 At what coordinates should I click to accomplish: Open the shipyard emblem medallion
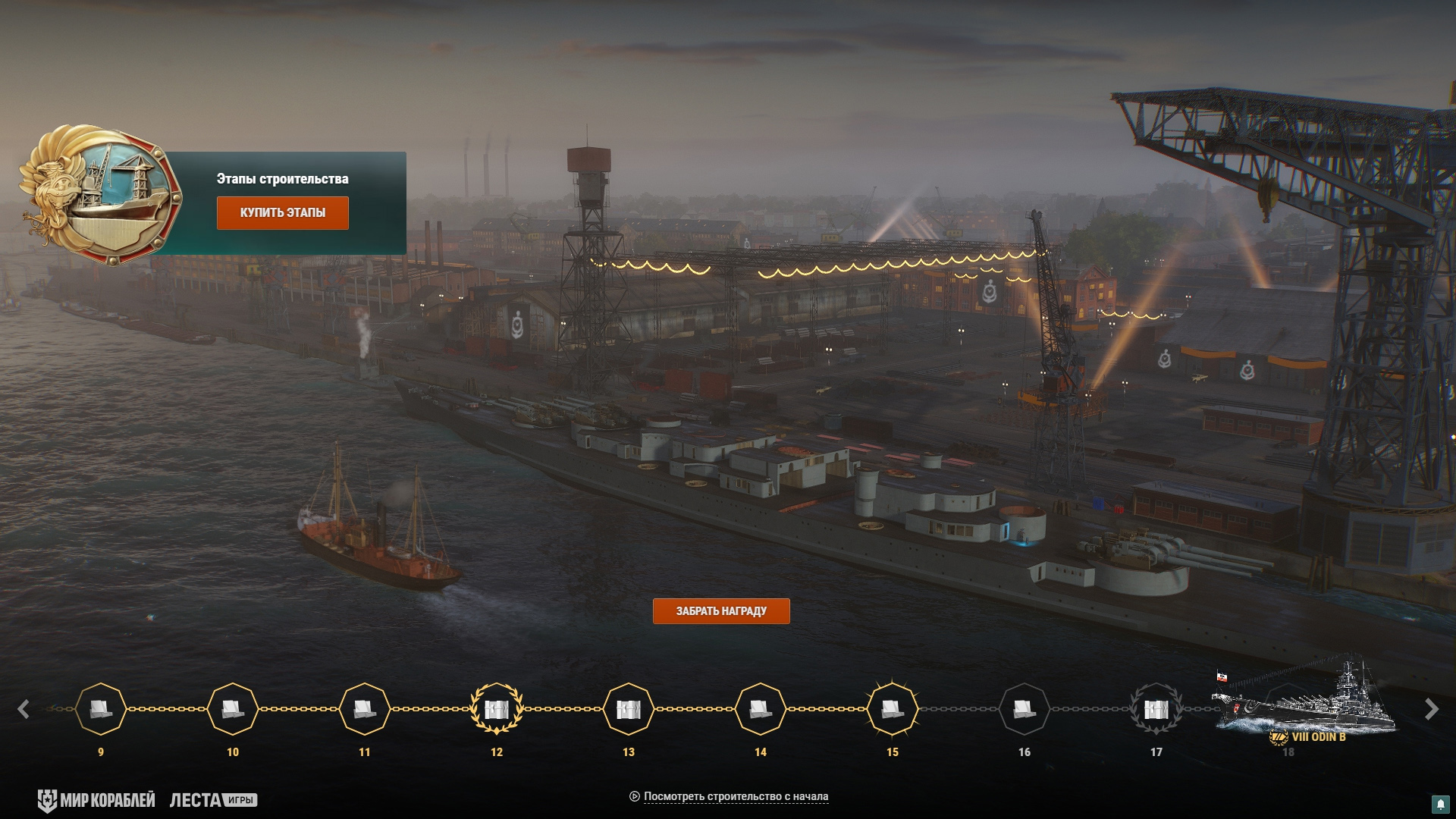(x=101, y=195)
